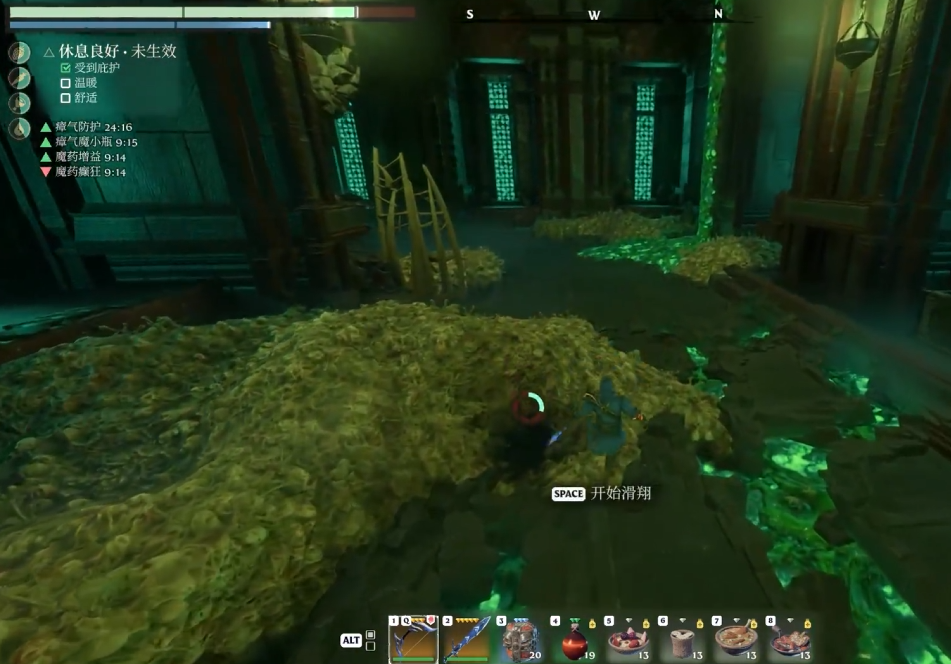Click the water droplet buff icon
951x664 pixels.
point(20,129)
